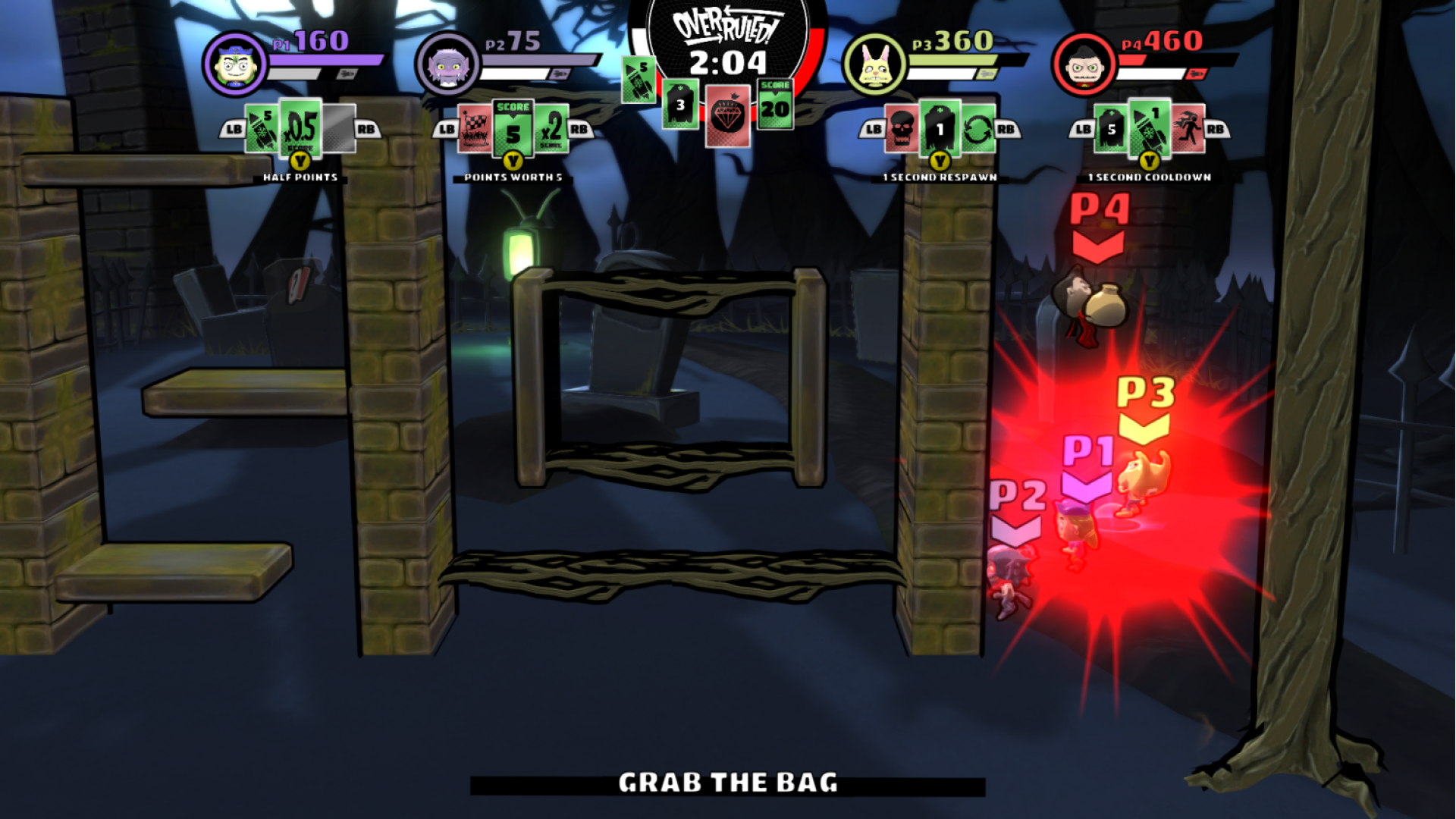1456x819 pixels.
Task: Click P3's skull card
Action: pos(902,129)
